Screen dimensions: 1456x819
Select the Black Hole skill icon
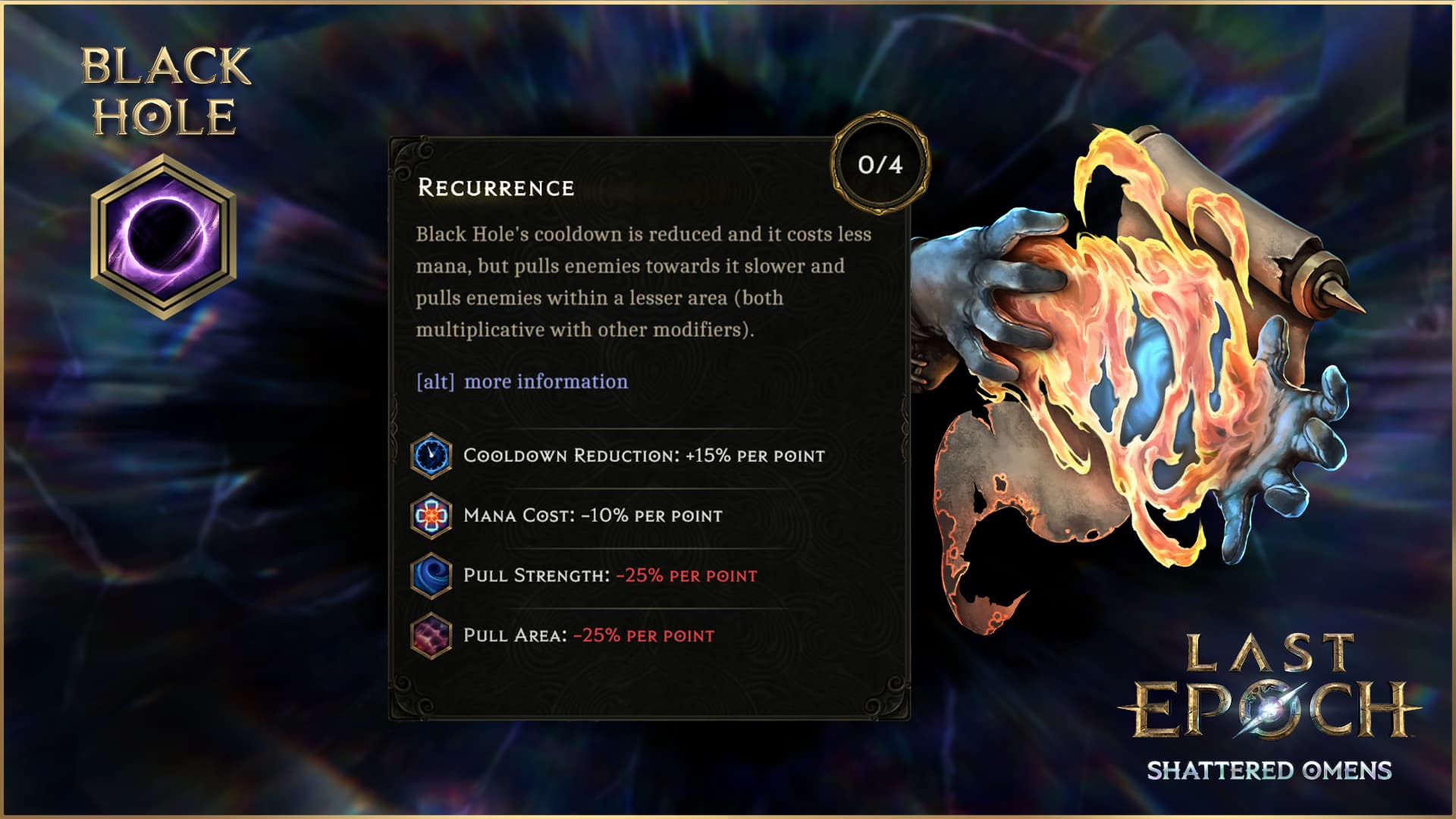point(163,236)
